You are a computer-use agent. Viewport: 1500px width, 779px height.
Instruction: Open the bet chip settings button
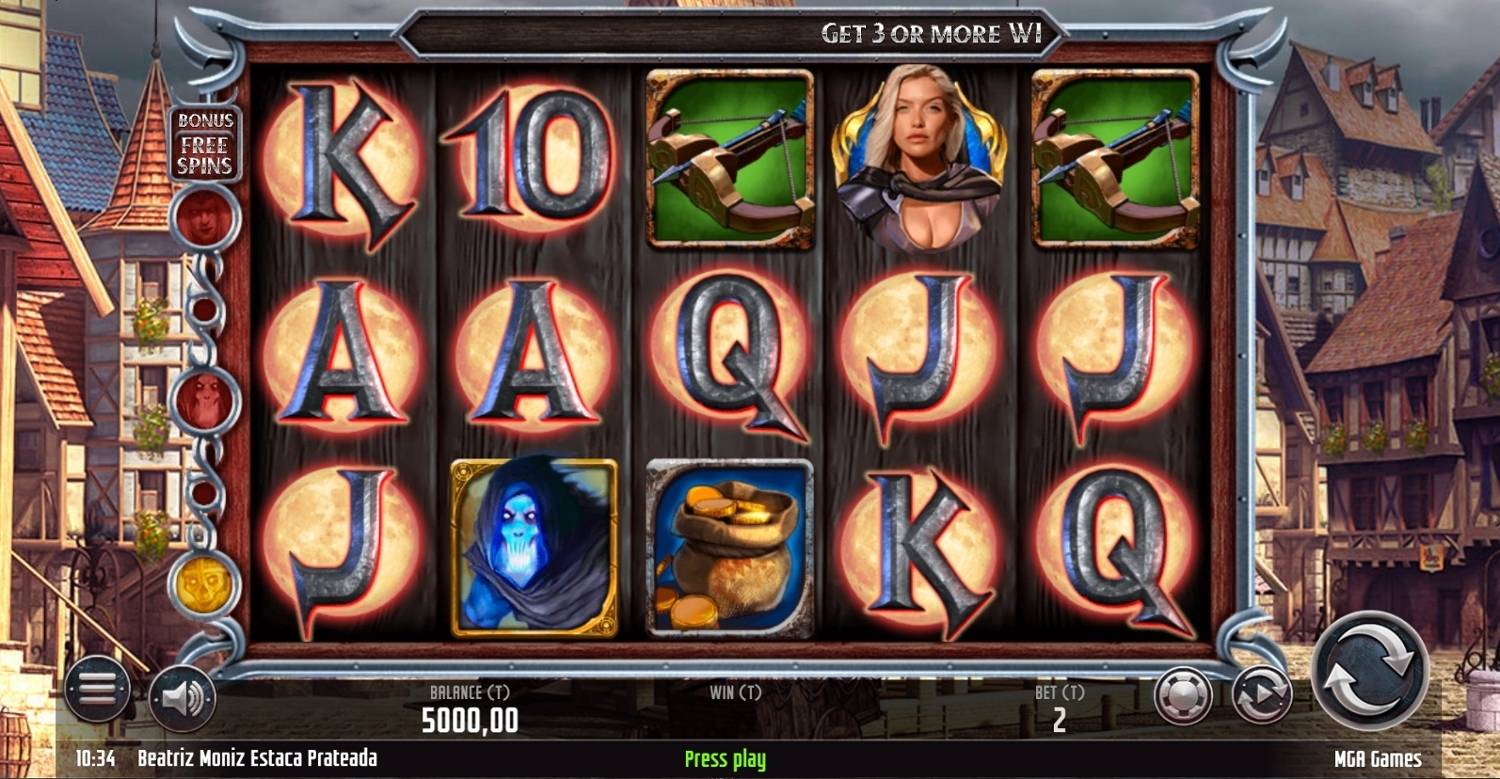point(1183,695)
